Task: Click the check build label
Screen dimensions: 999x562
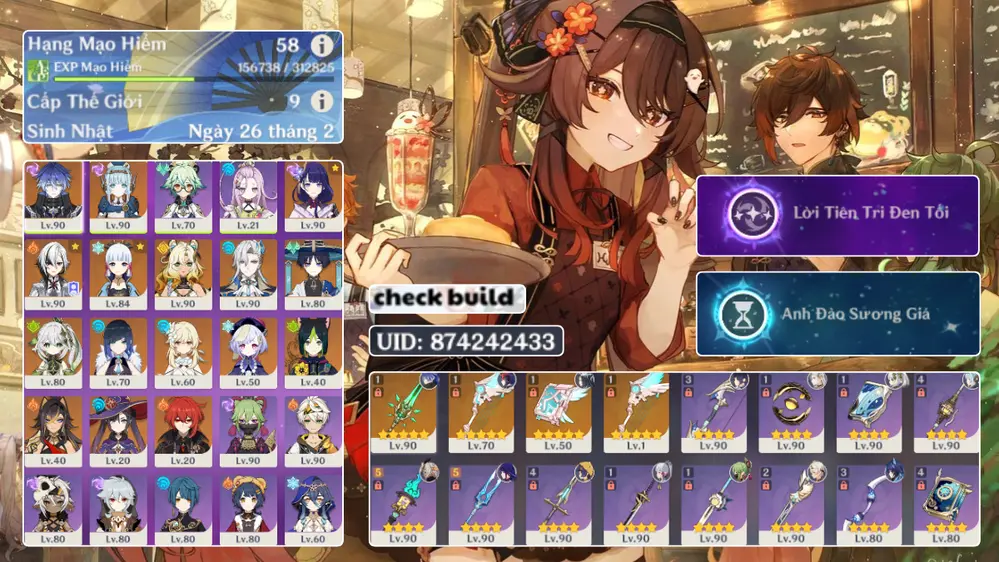Action: [x=447, y=297]
